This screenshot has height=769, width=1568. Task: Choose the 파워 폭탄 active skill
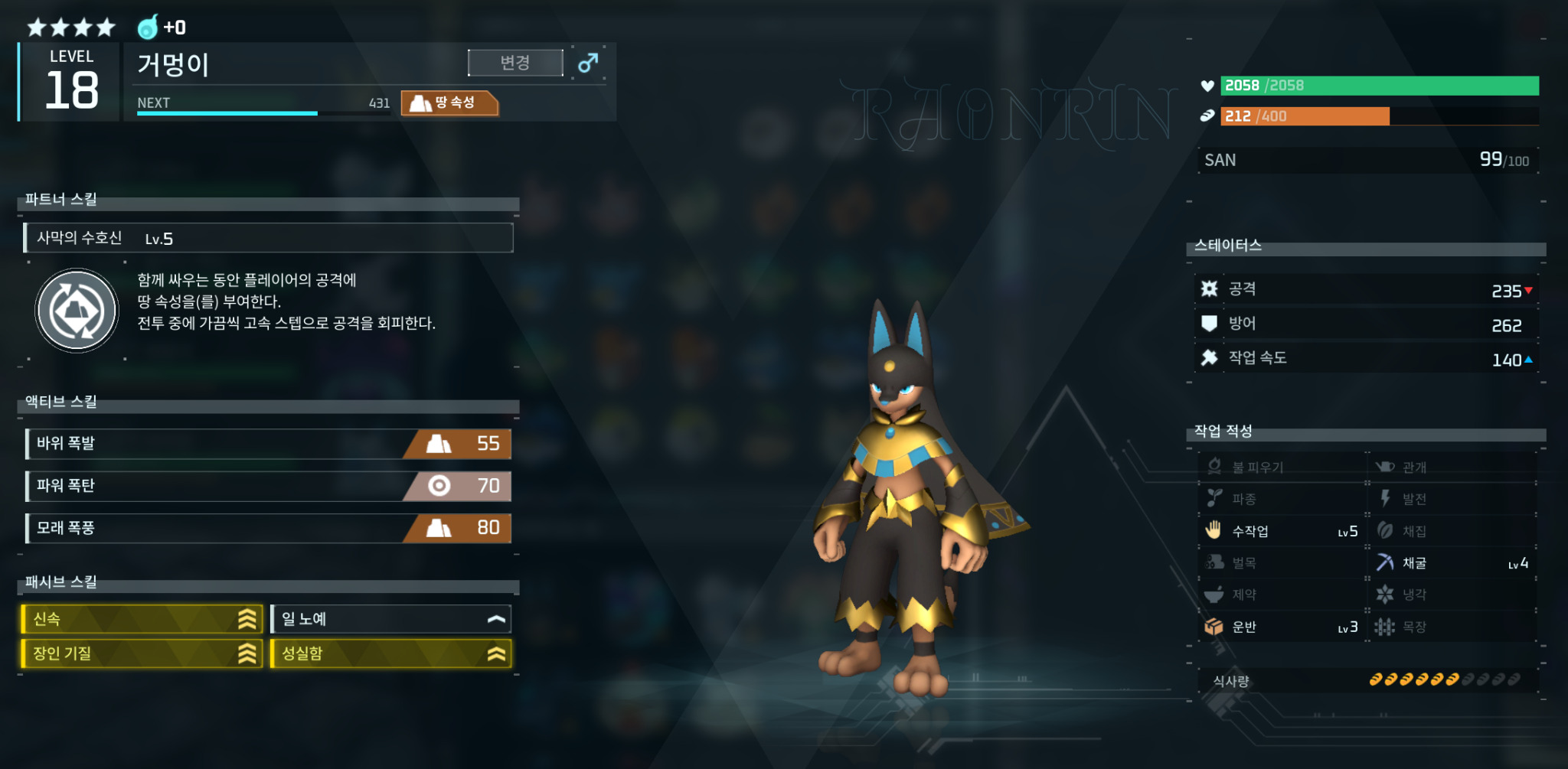(x=268, y=486)
